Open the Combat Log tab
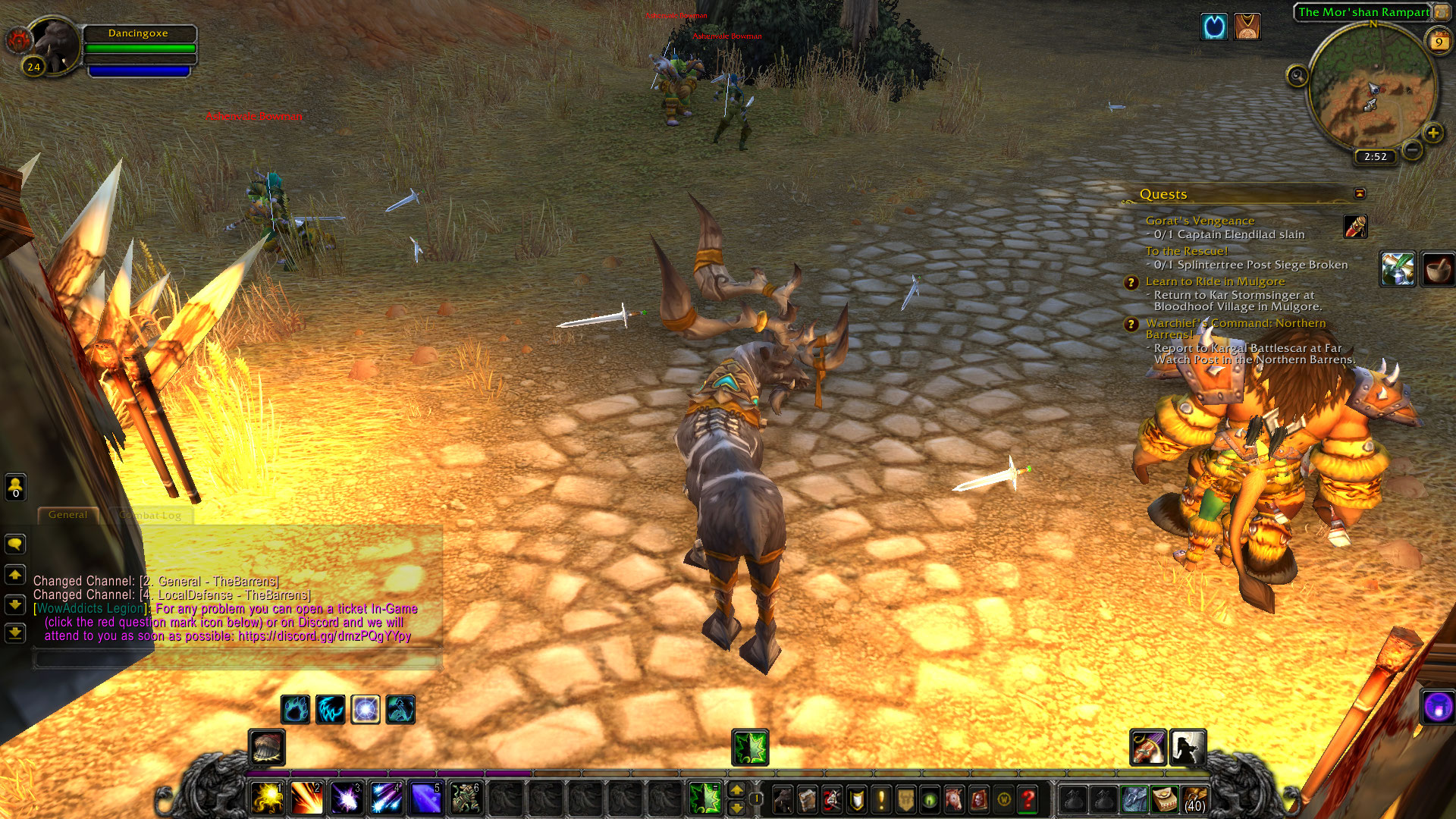This screenshot has width=1456, height=819. (x=150, y=516)
